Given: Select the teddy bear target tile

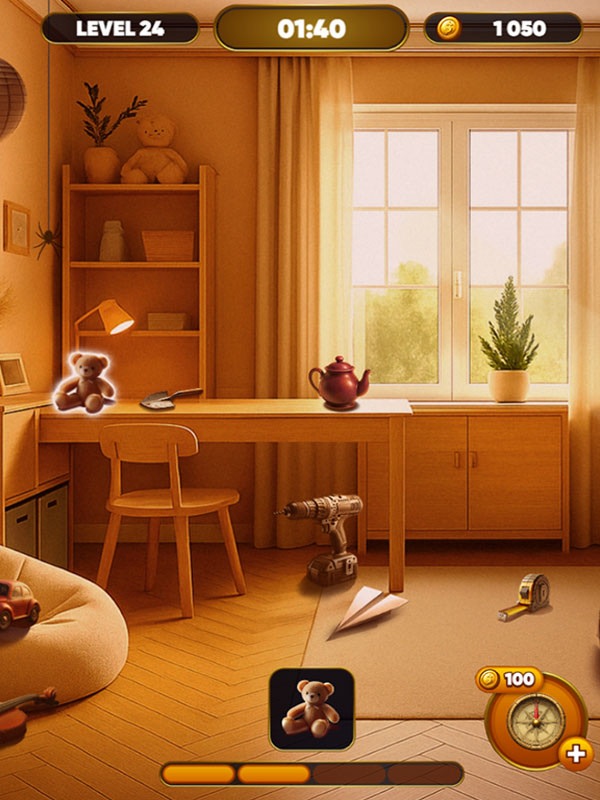Looking at the screenshot, I should click(311, 708).
